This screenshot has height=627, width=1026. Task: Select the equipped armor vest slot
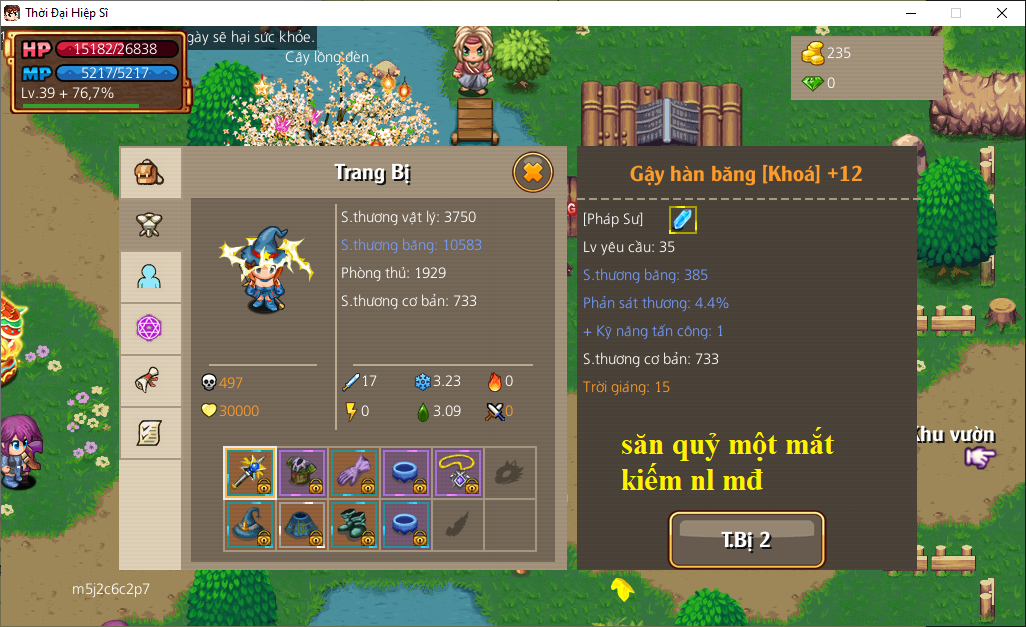tap(302, 472)
